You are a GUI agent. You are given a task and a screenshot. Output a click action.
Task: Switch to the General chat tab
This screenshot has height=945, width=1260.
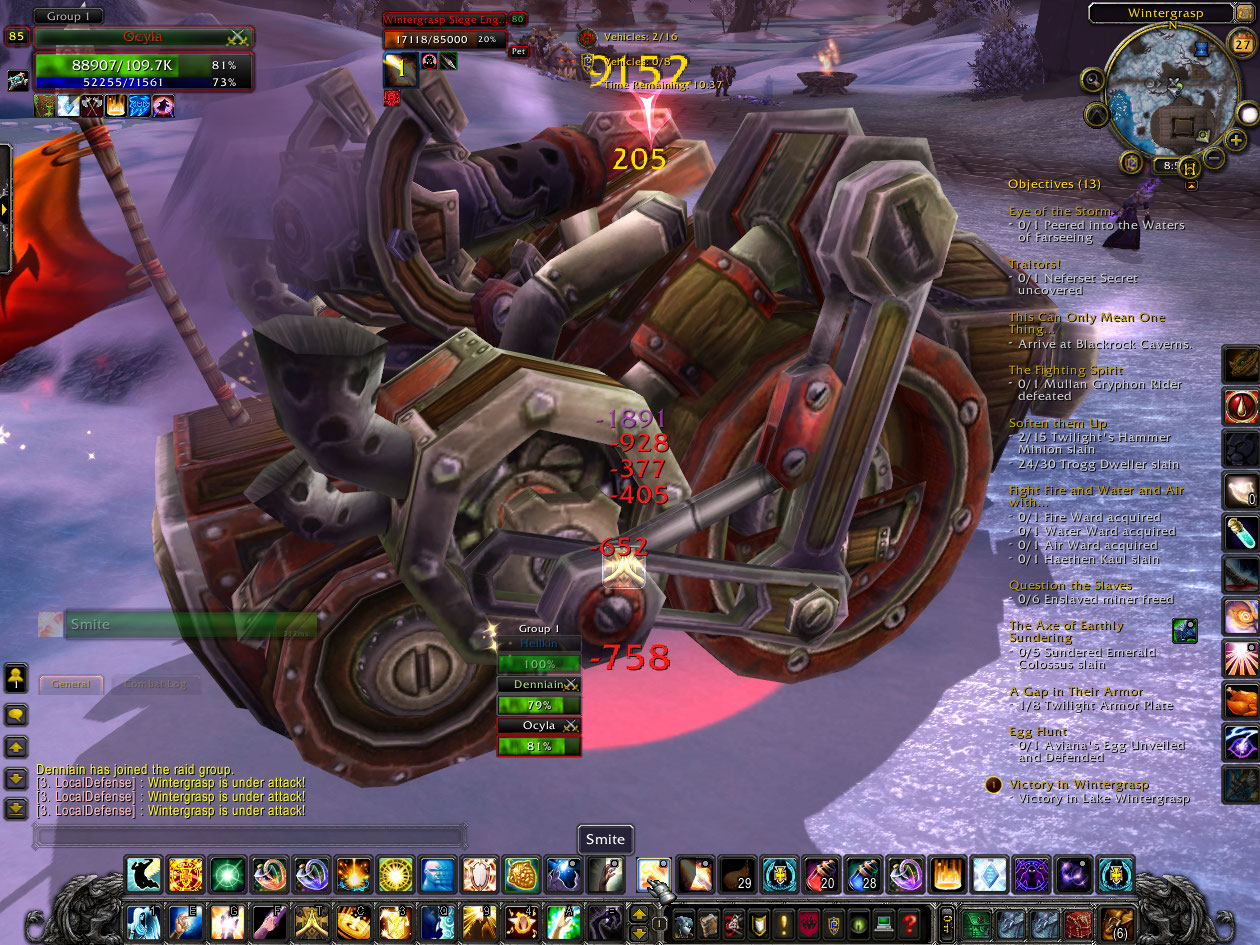[71, 684]
